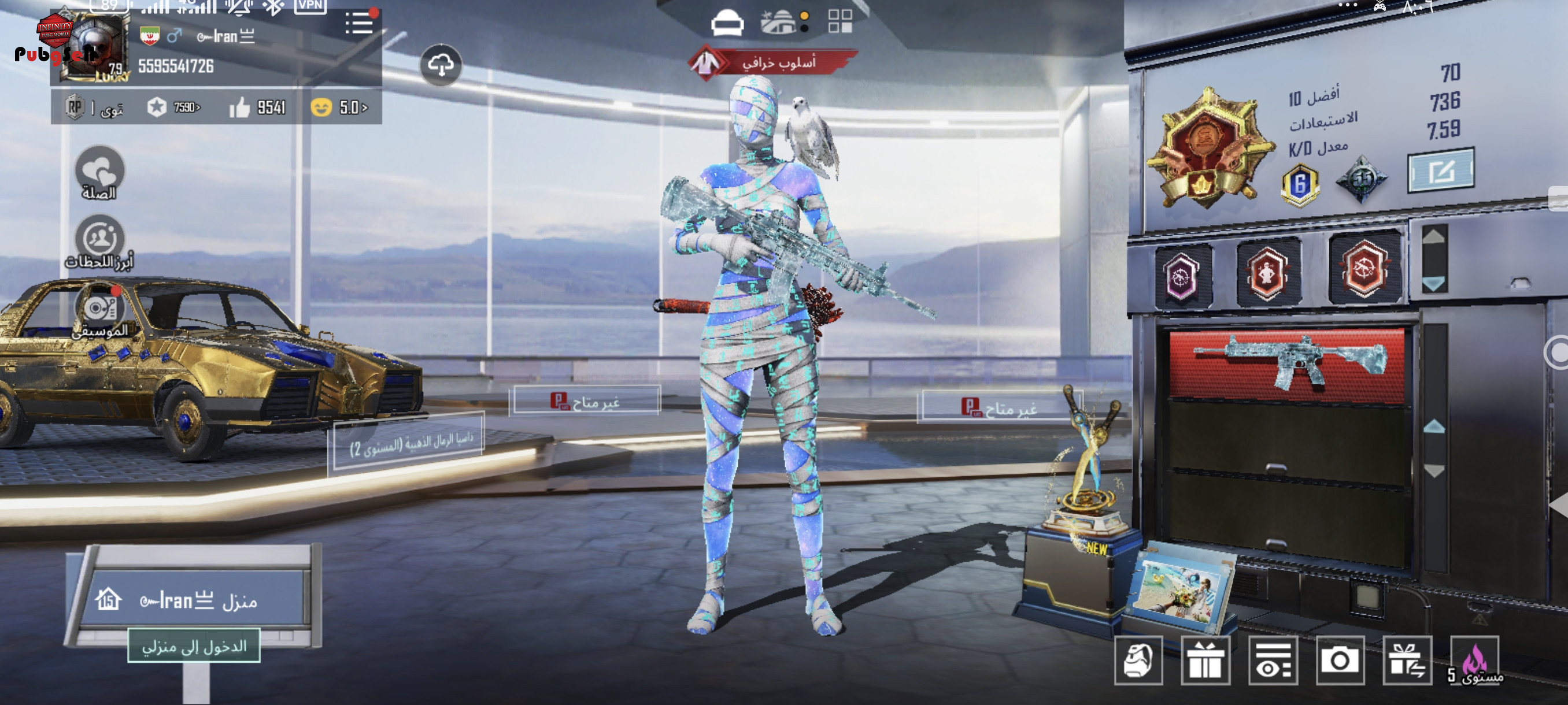Image resolution: width=1568 pixels, height=705 pixels.
Task: View أبرز اللحظات highlights
Action: coord(100,243)
